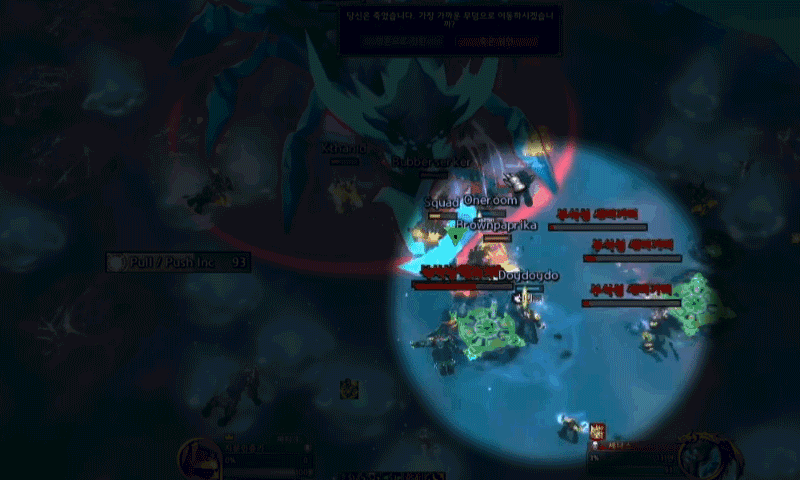Image resolution: width=800 pixels, height=480 pixels.
Task: Click the red-highlighted button in the death dialog
Action: pos(497,42)
